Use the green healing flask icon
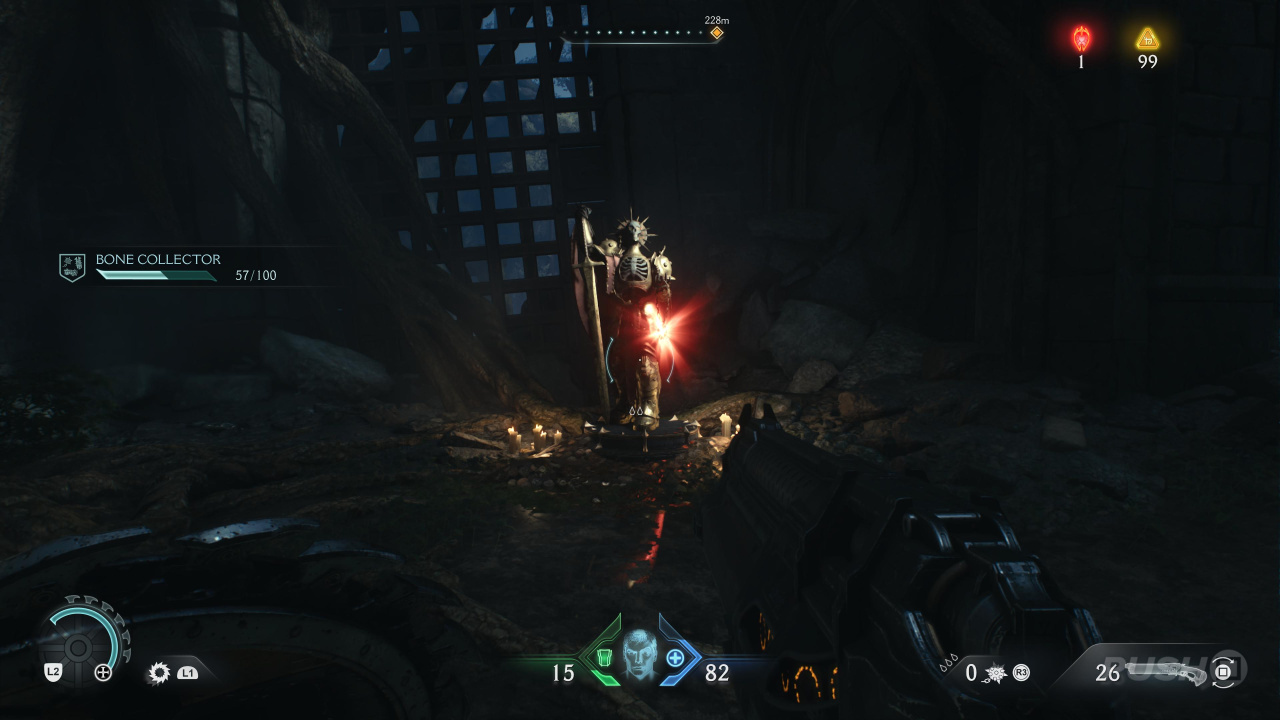 604,657
